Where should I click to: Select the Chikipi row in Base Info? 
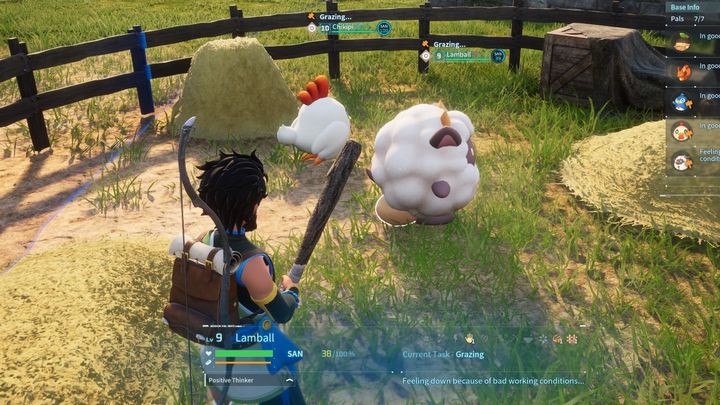692,130
